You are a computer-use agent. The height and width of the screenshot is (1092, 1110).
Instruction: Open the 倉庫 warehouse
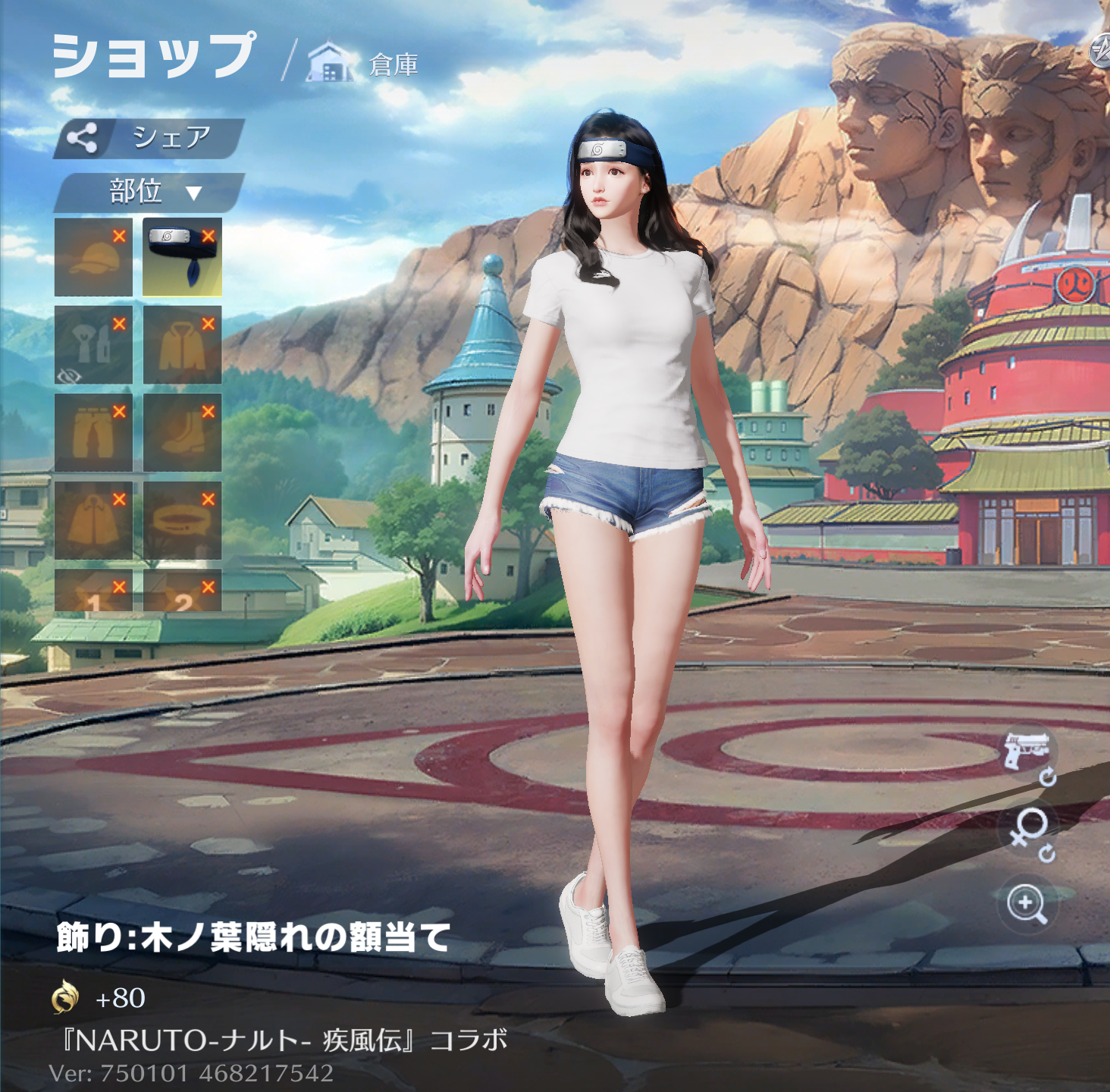365,64
